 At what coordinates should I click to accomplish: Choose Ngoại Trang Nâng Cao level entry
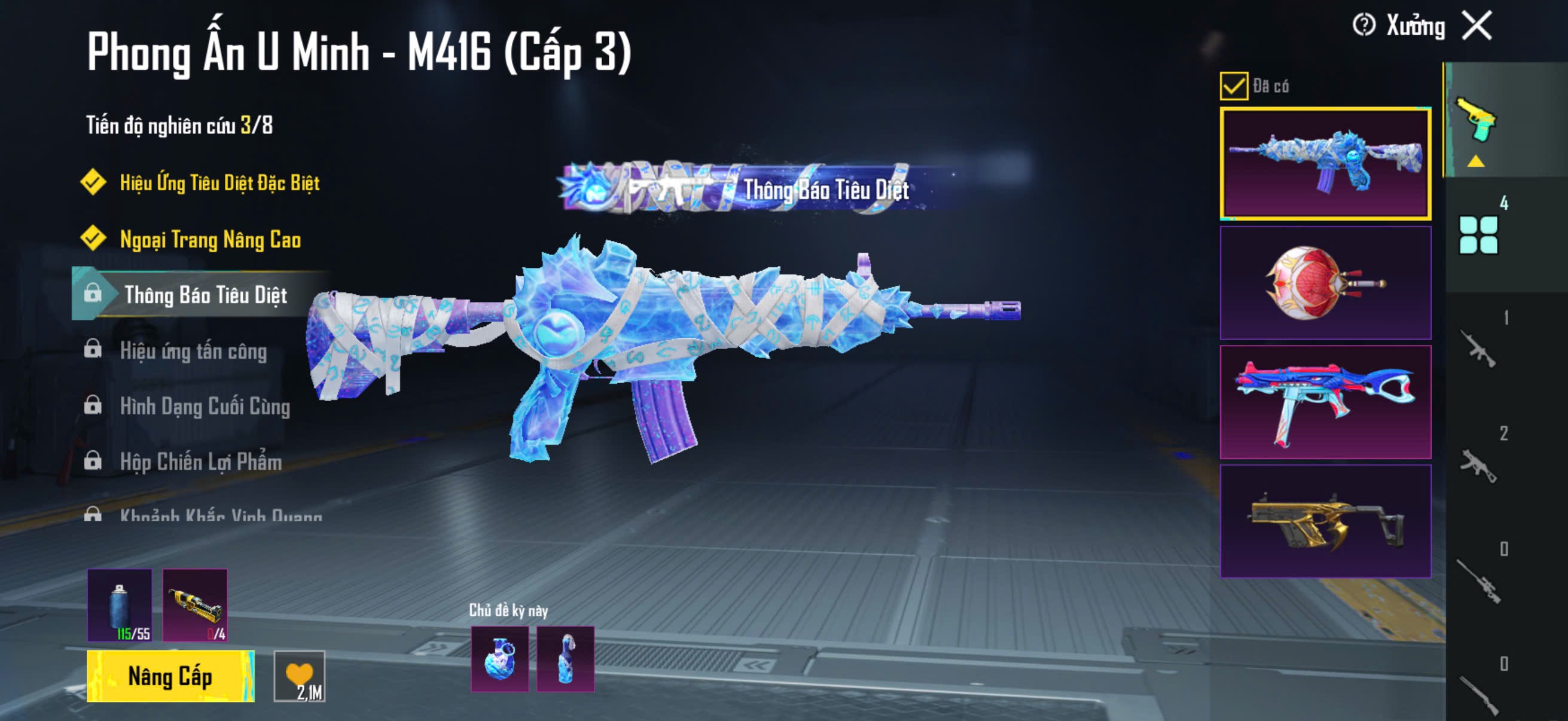point(210,239)
